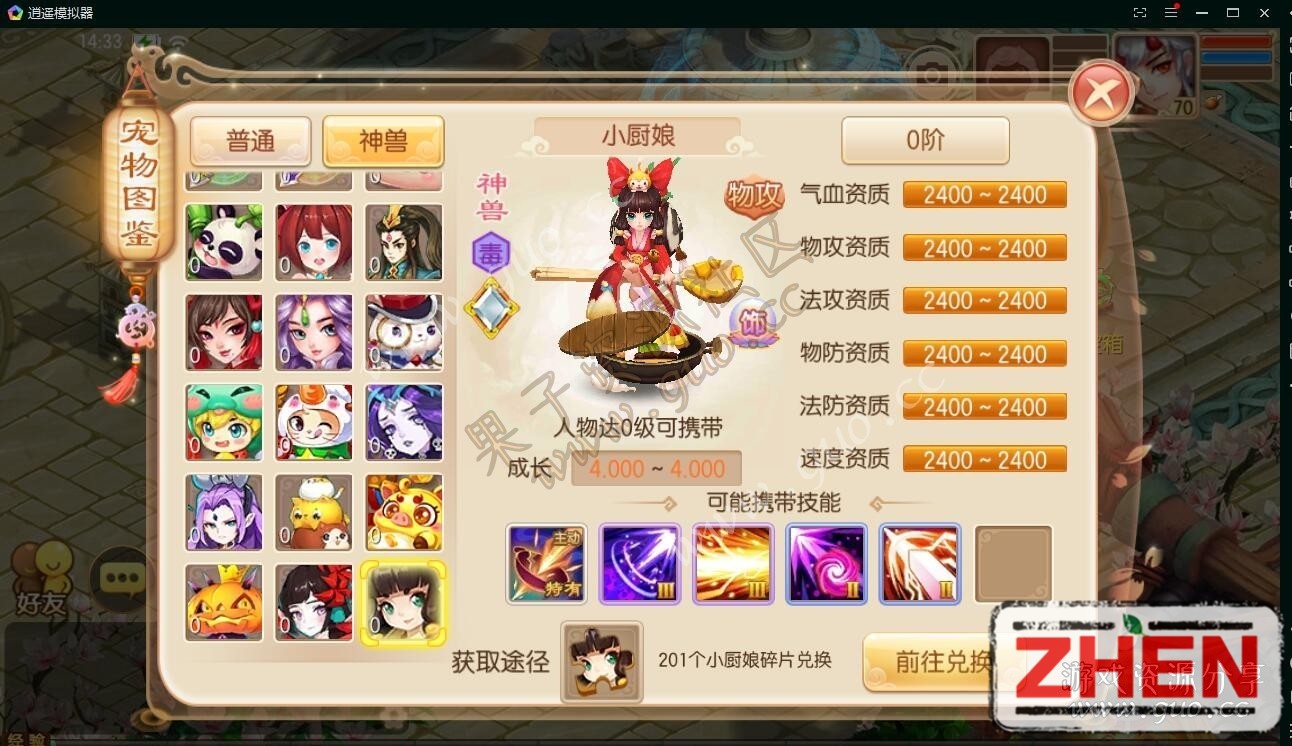Select the pumpkin pet in the list
The image size is (1292, 746).
click(223, 602)
